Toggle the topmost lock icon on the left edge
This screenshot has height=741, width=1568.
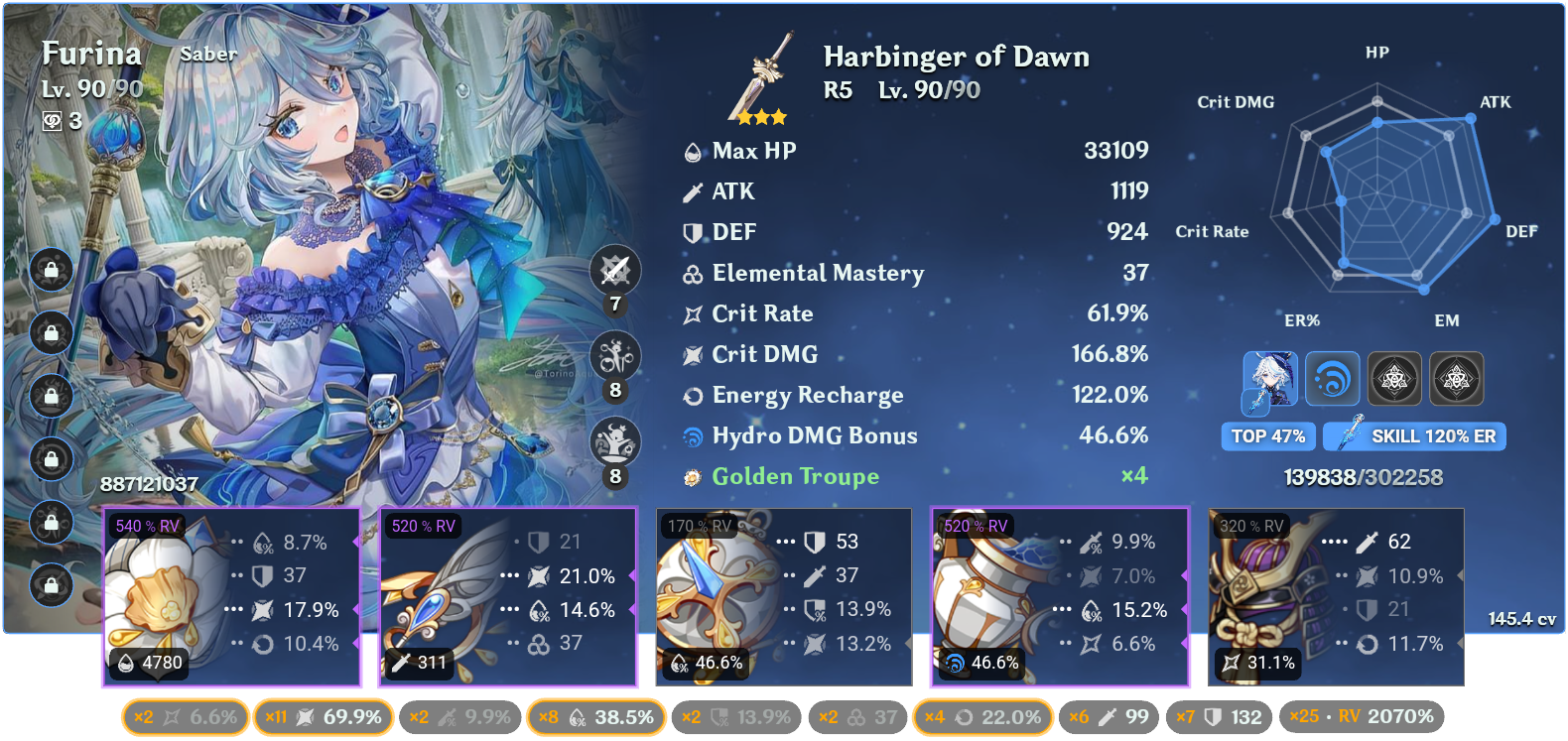tap(51, 271)
